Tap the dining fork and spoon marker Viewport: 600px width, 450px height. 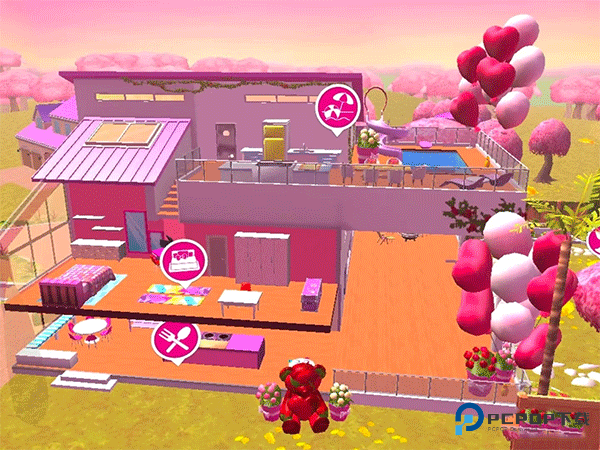(171, 341)
